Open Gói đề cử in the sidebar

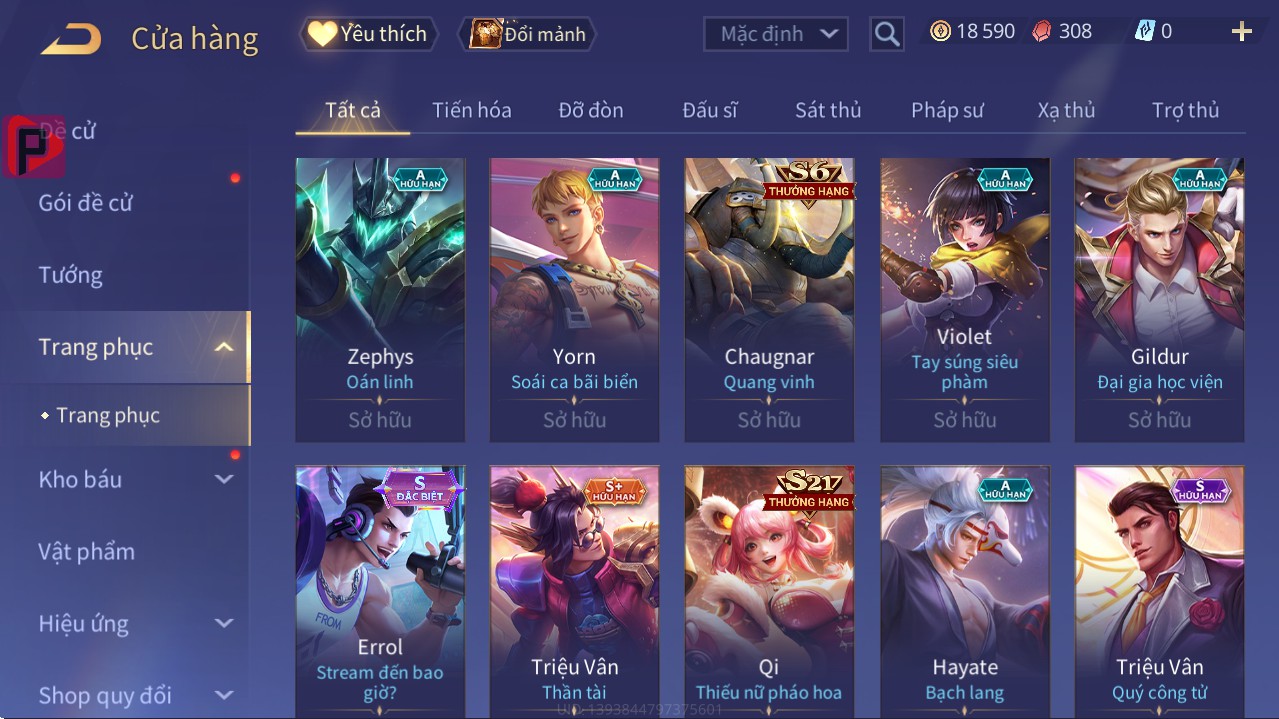tap(86, 203)
